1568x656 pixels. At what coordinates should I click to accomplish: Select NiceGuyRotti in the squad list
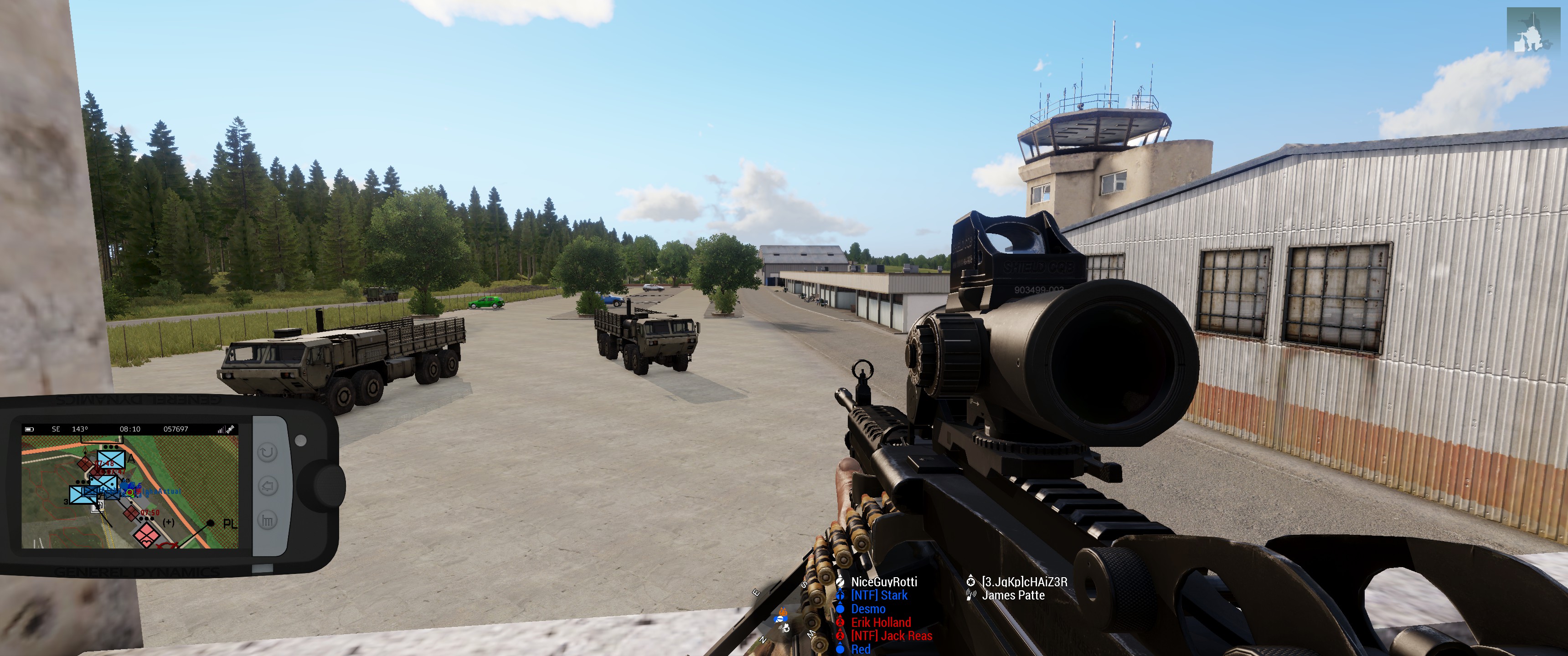pos(884,582)
